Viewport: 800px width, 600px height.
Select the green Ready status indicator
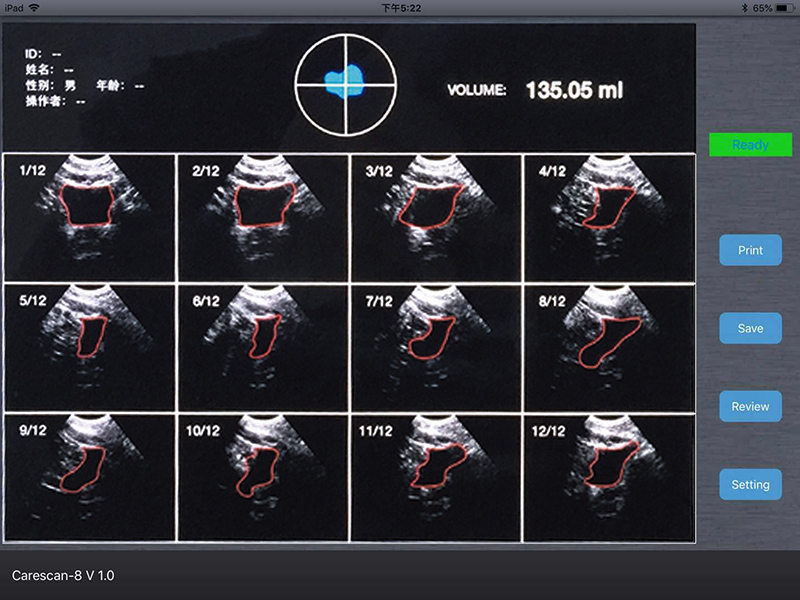[750, 145]
